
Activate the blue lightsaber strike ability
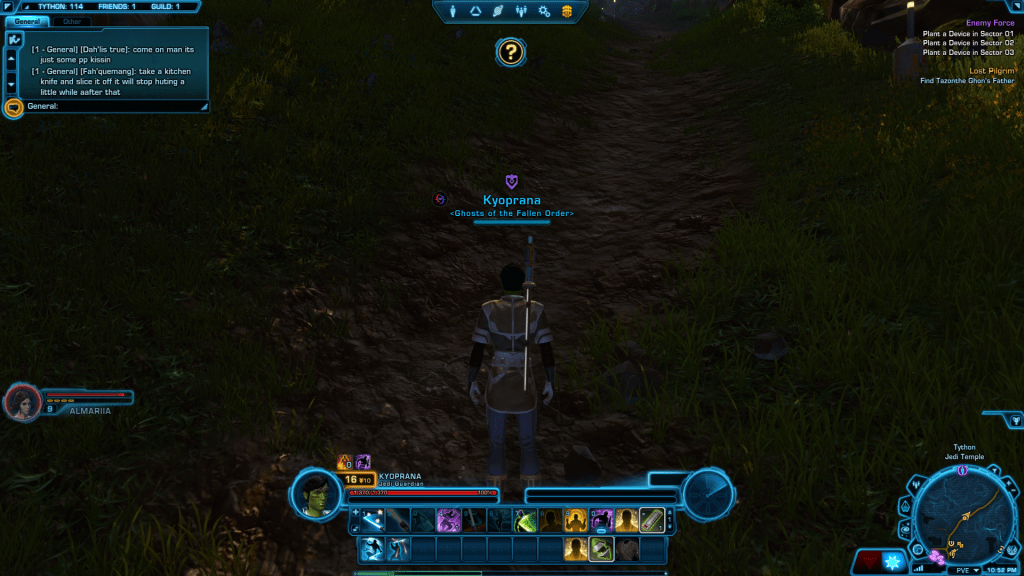[x=373, y=520]
